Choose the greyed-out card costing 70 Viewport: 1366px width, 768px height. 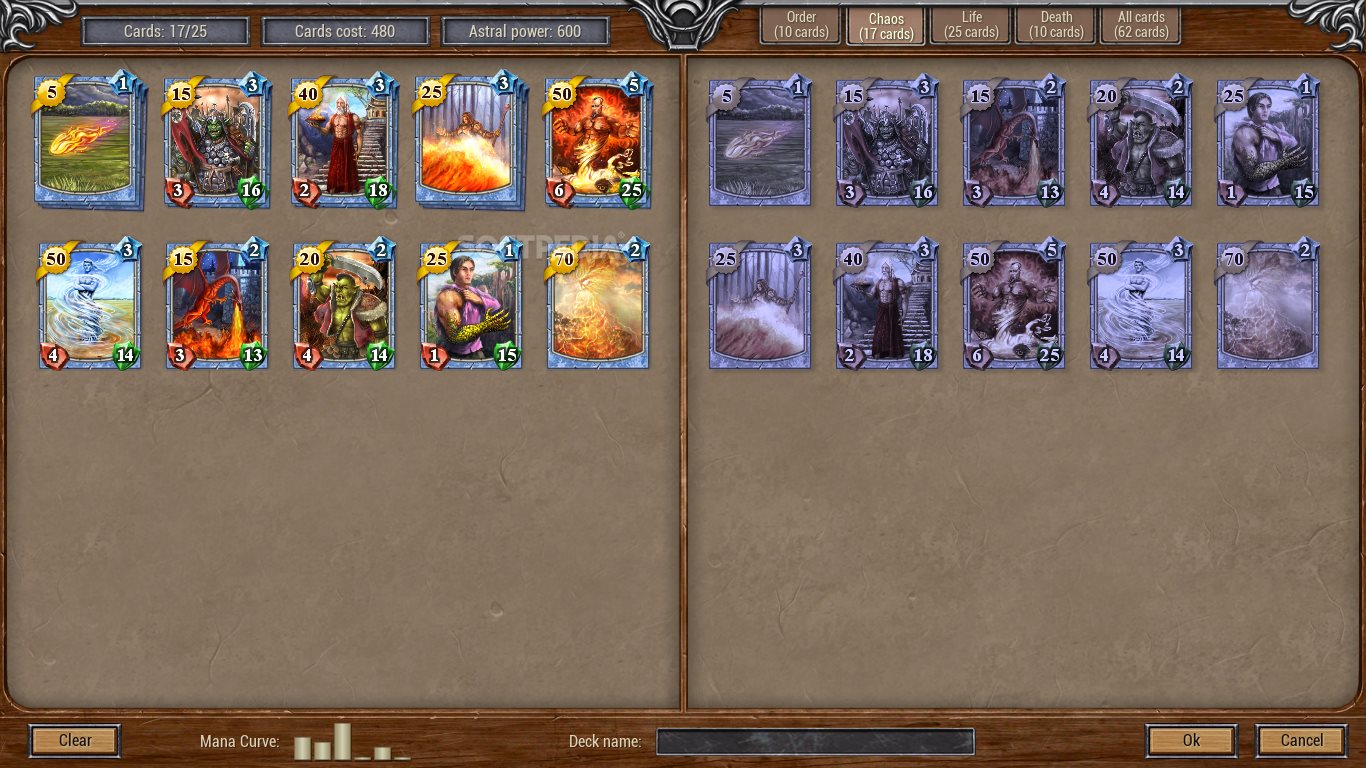[x=1267, y=305]
